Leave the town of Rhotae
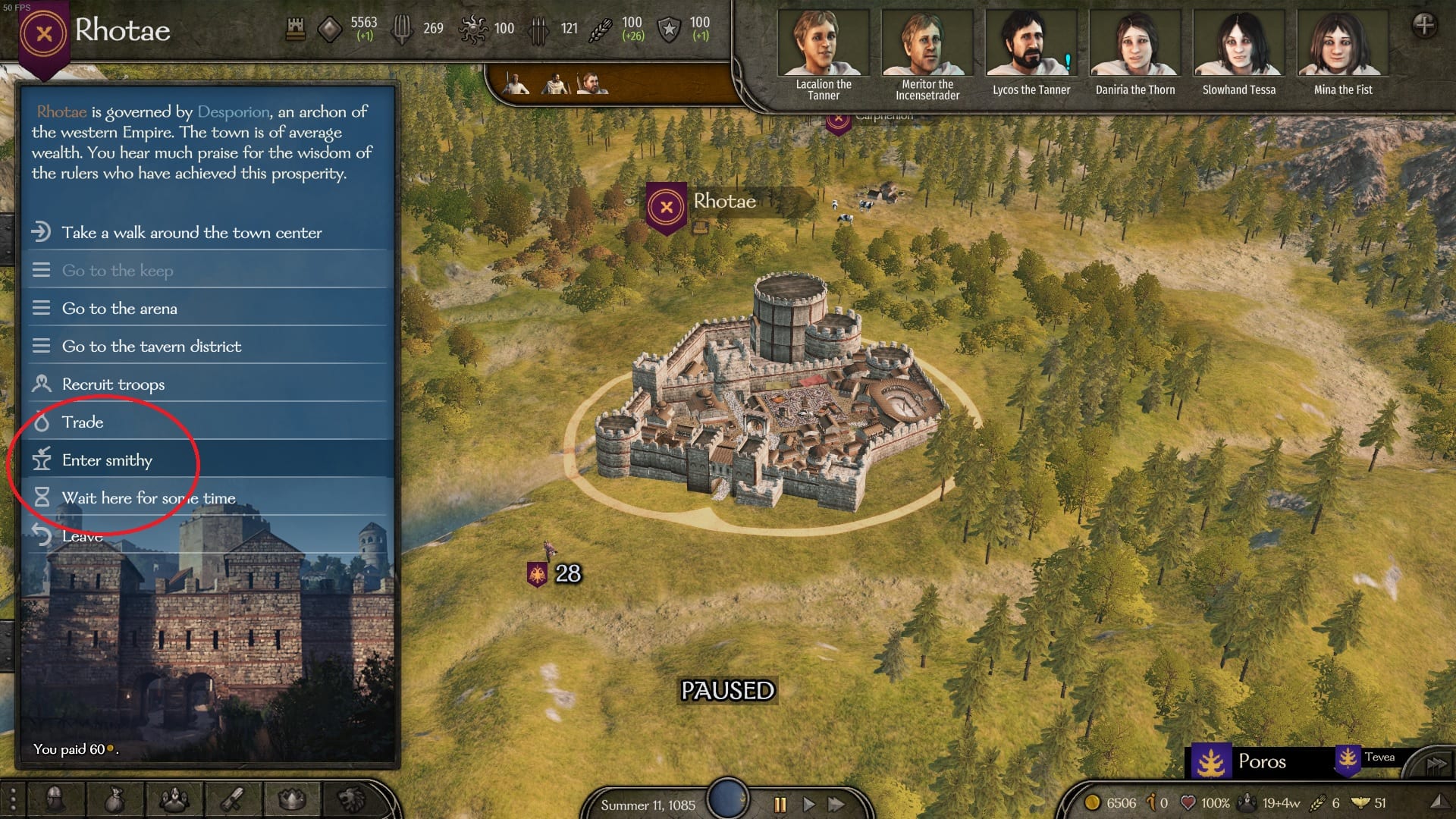 click(x=82, y=536)
